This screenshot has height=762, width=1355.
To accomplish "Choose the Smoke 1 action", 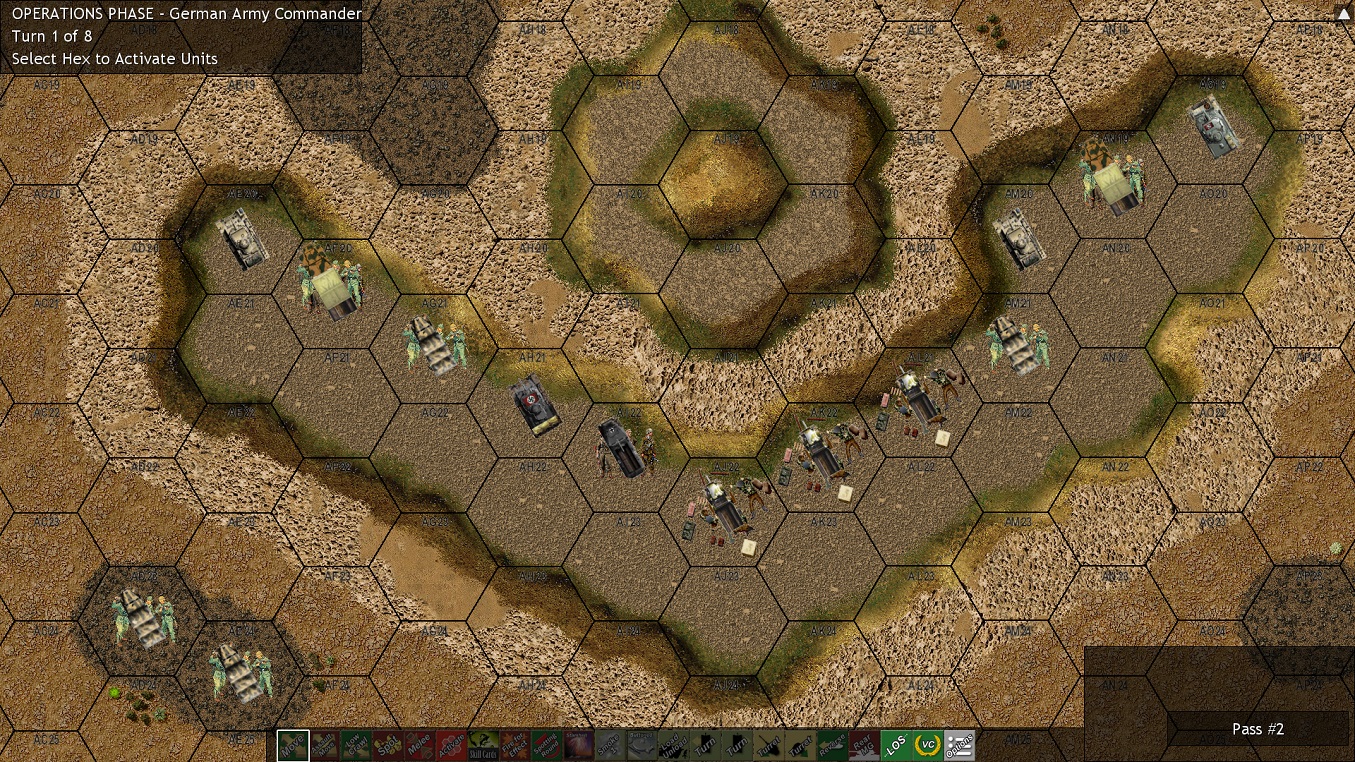I will point(610,746).
